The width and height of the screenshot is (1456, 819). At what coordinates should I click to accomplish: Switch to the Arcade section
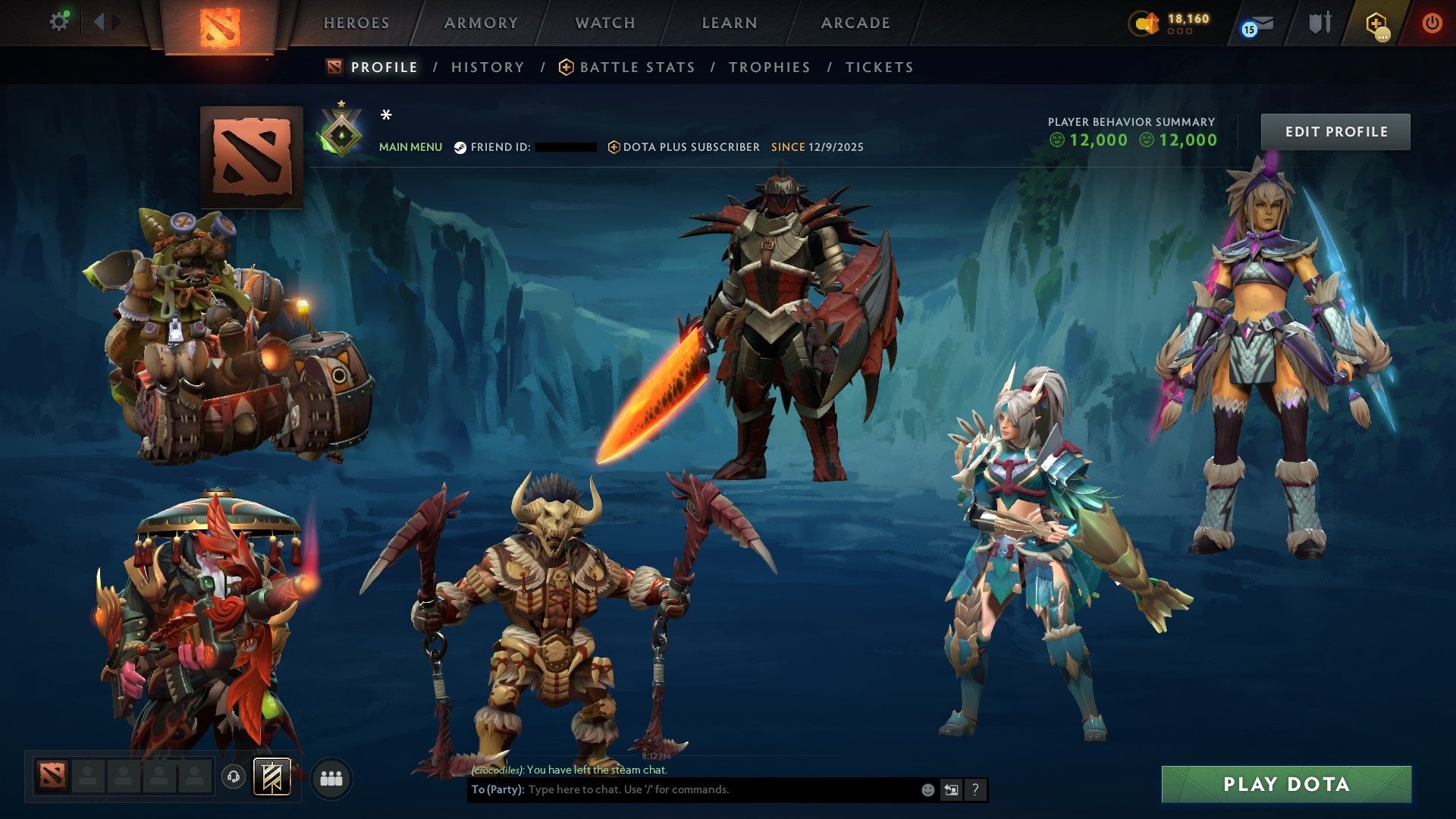point(855,22)
